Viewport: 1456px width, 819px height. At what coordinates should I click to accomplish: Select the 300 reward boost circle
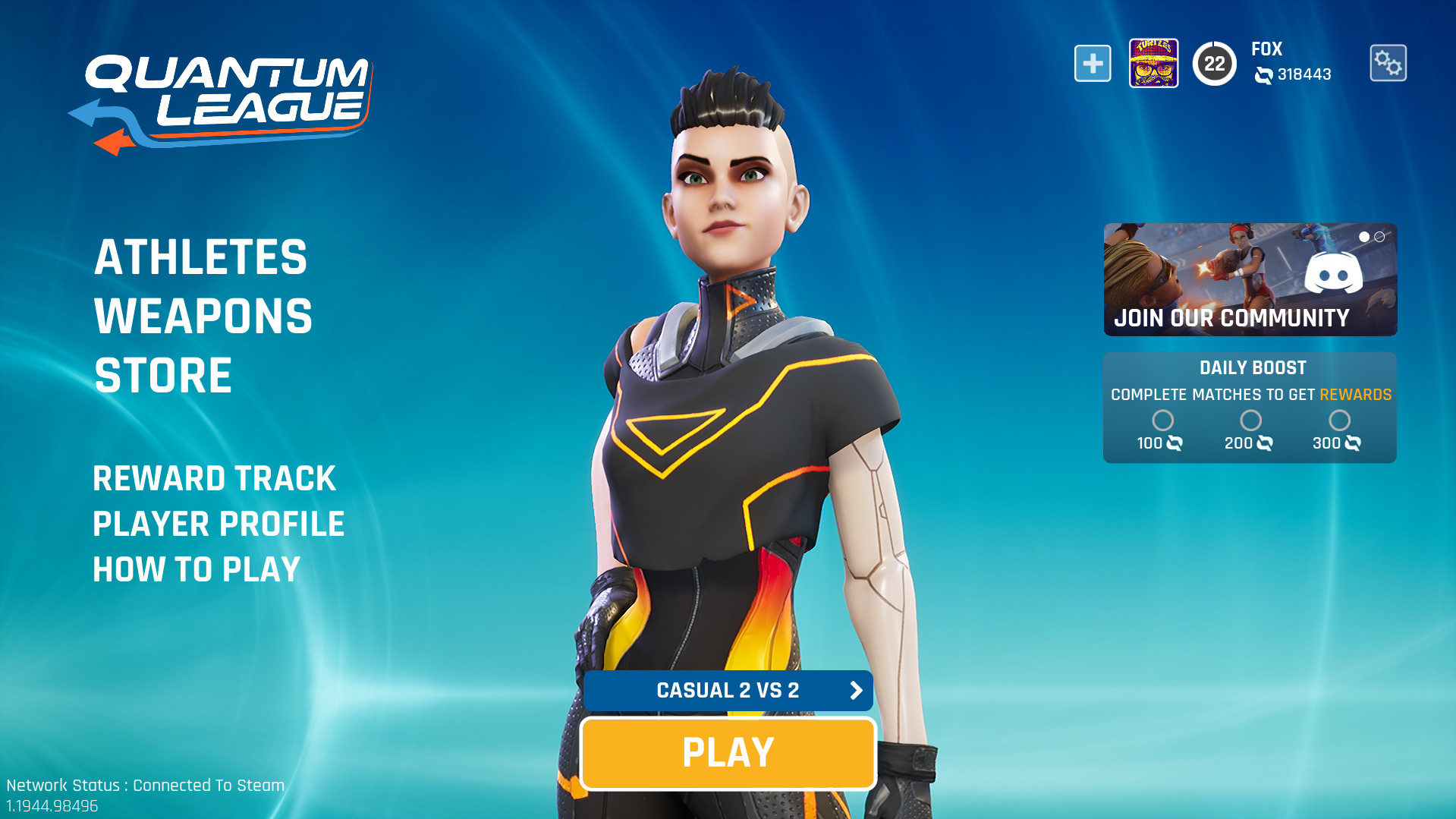pyautogui.click(x=1340, y=421)
